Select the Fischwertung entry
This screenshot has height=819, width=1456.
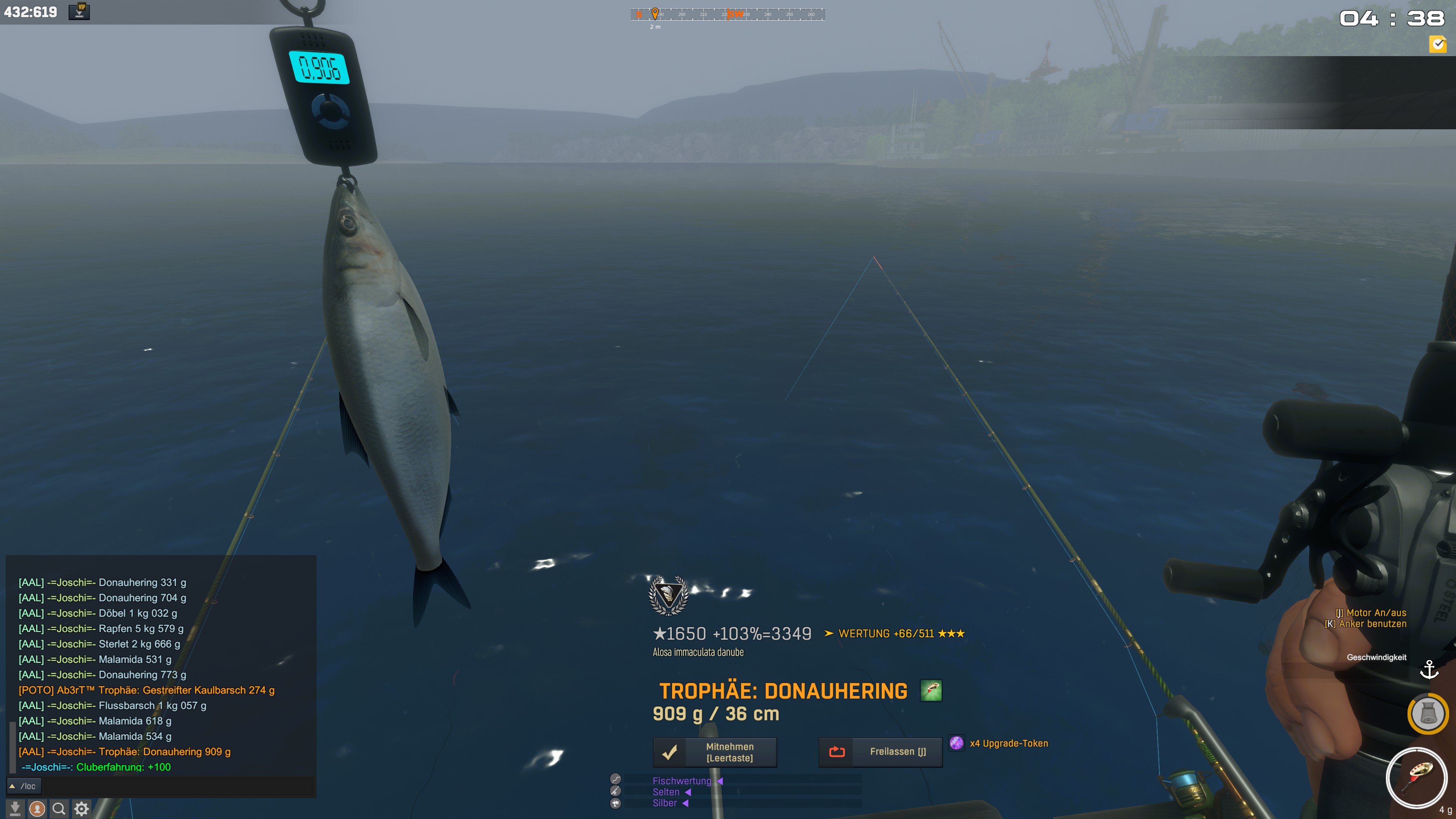(682, 781)
